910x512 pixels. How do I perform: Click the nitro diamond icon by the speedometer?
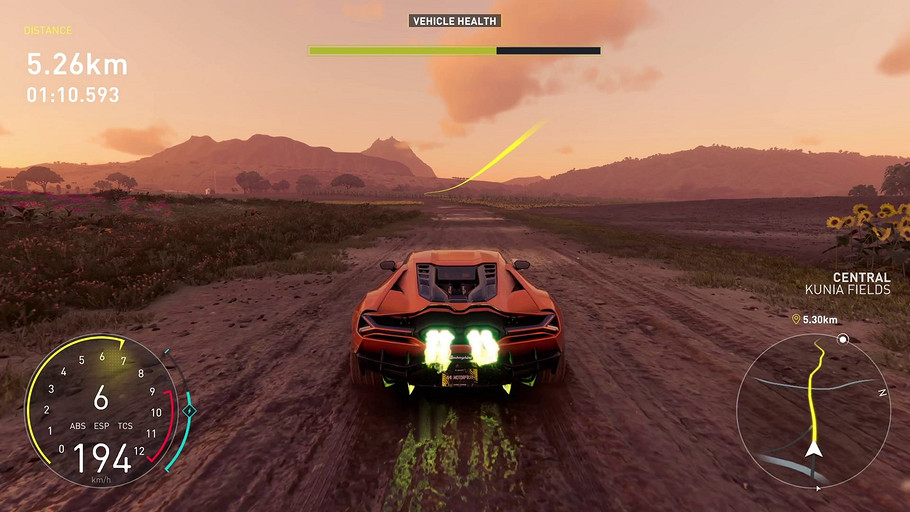pyautogui.click(x=189, y=410)
